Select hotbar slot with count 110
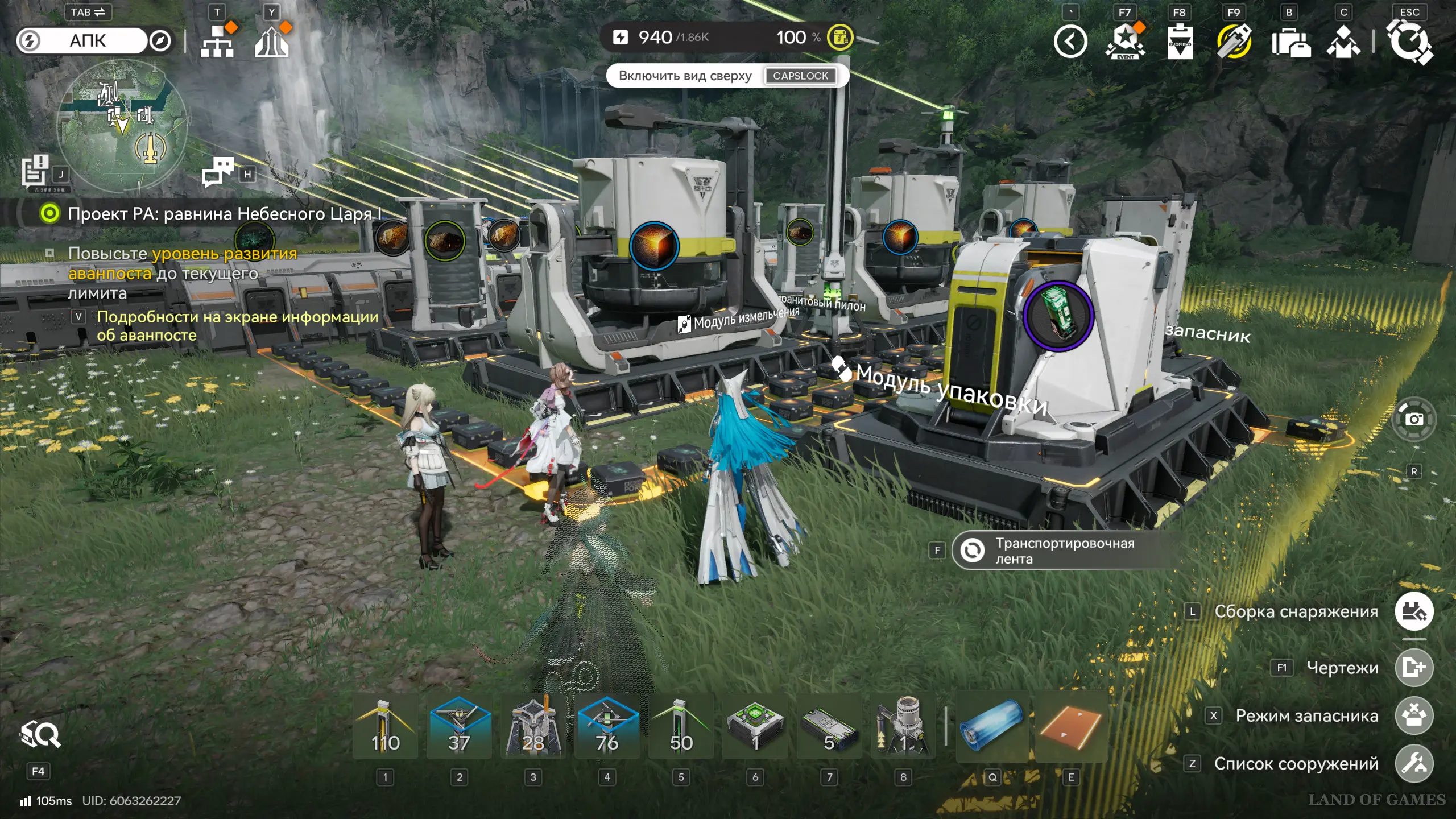1456x819 pixels. pyautogui.click(x=385, y=727)
